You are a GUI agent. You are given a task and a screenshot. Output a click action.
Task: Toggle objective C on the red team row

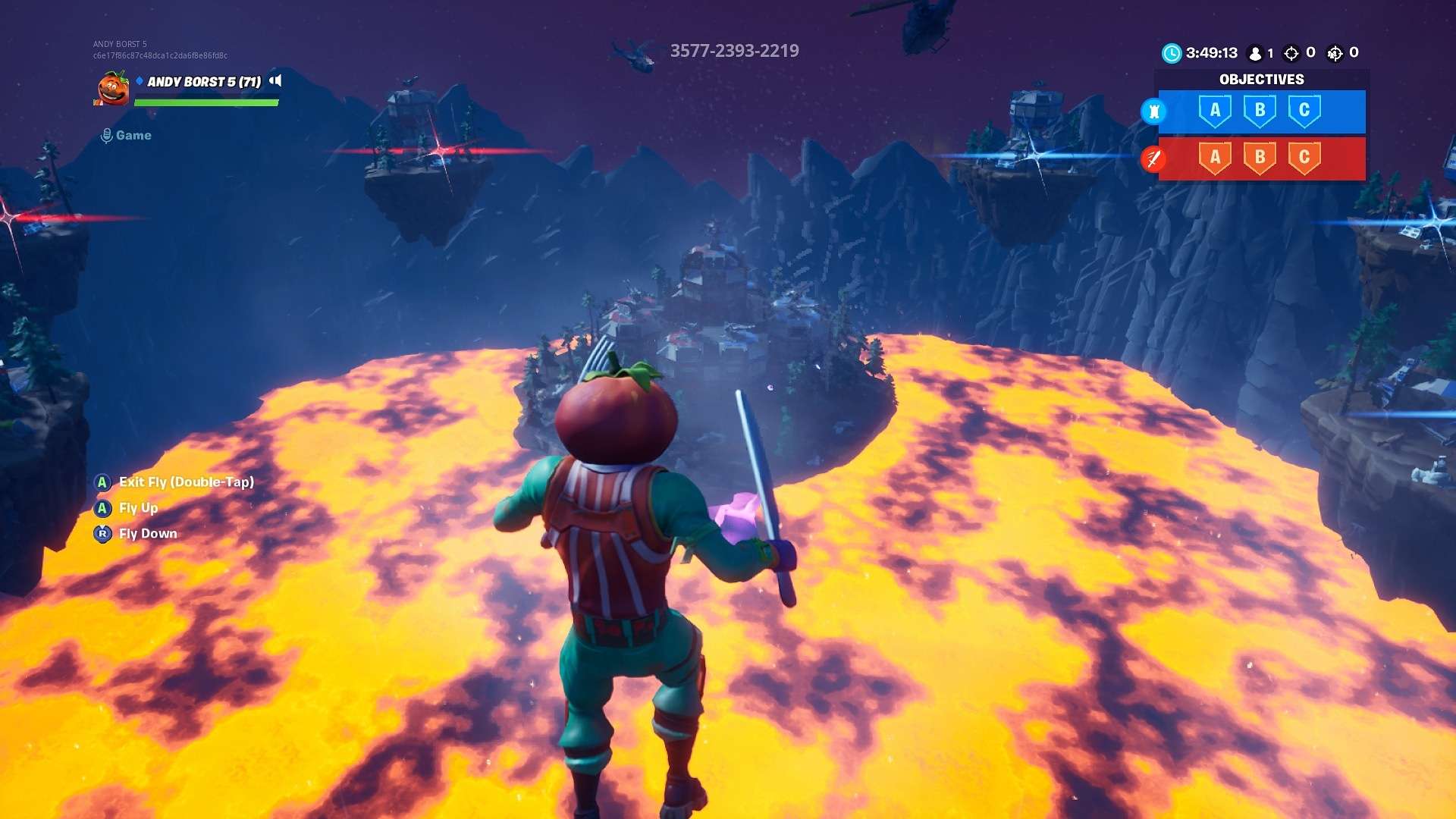coord(1305,158)
